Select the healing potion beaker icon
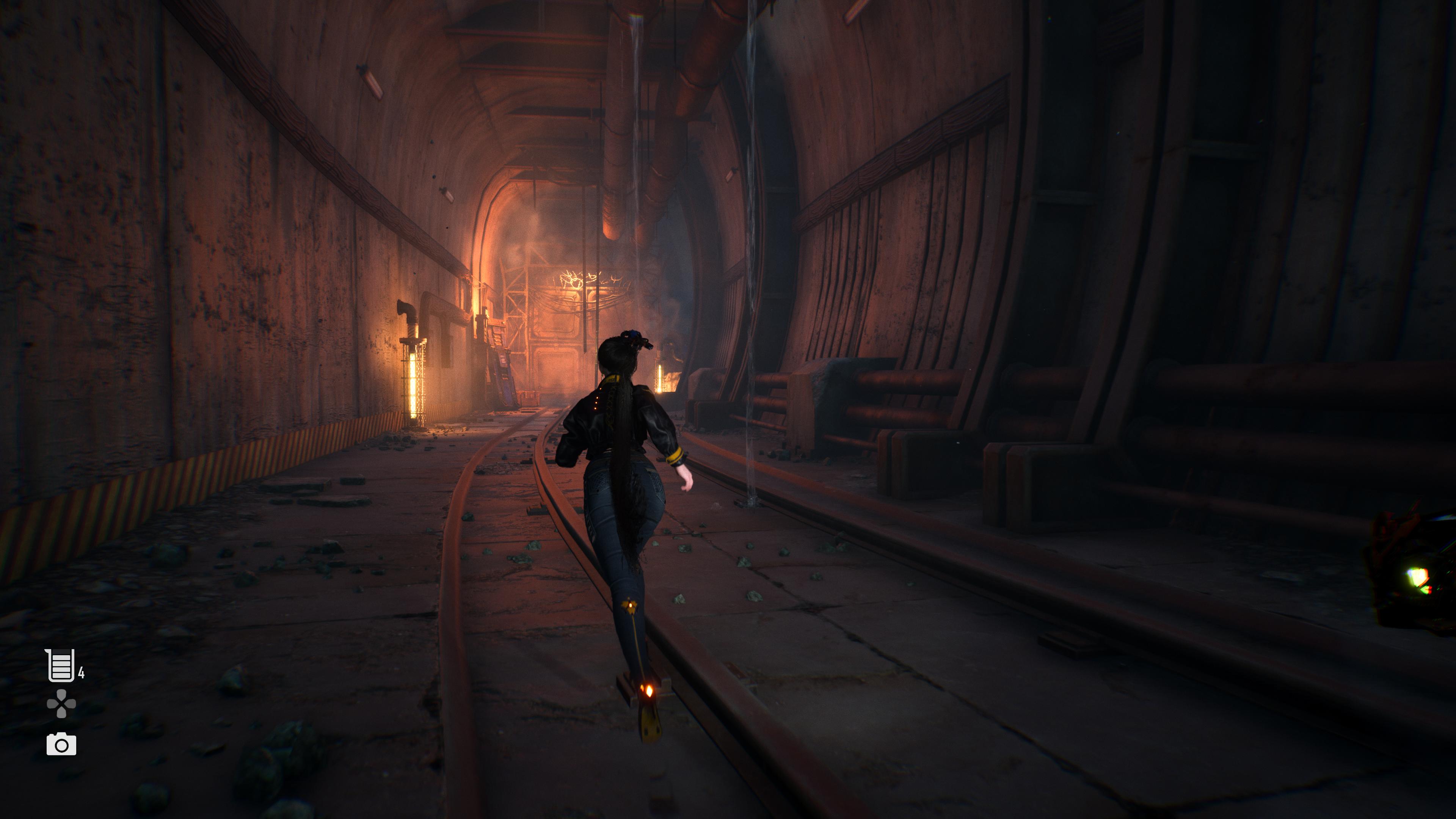Viewport: 1456px width, 819px height. pos(61,665)
